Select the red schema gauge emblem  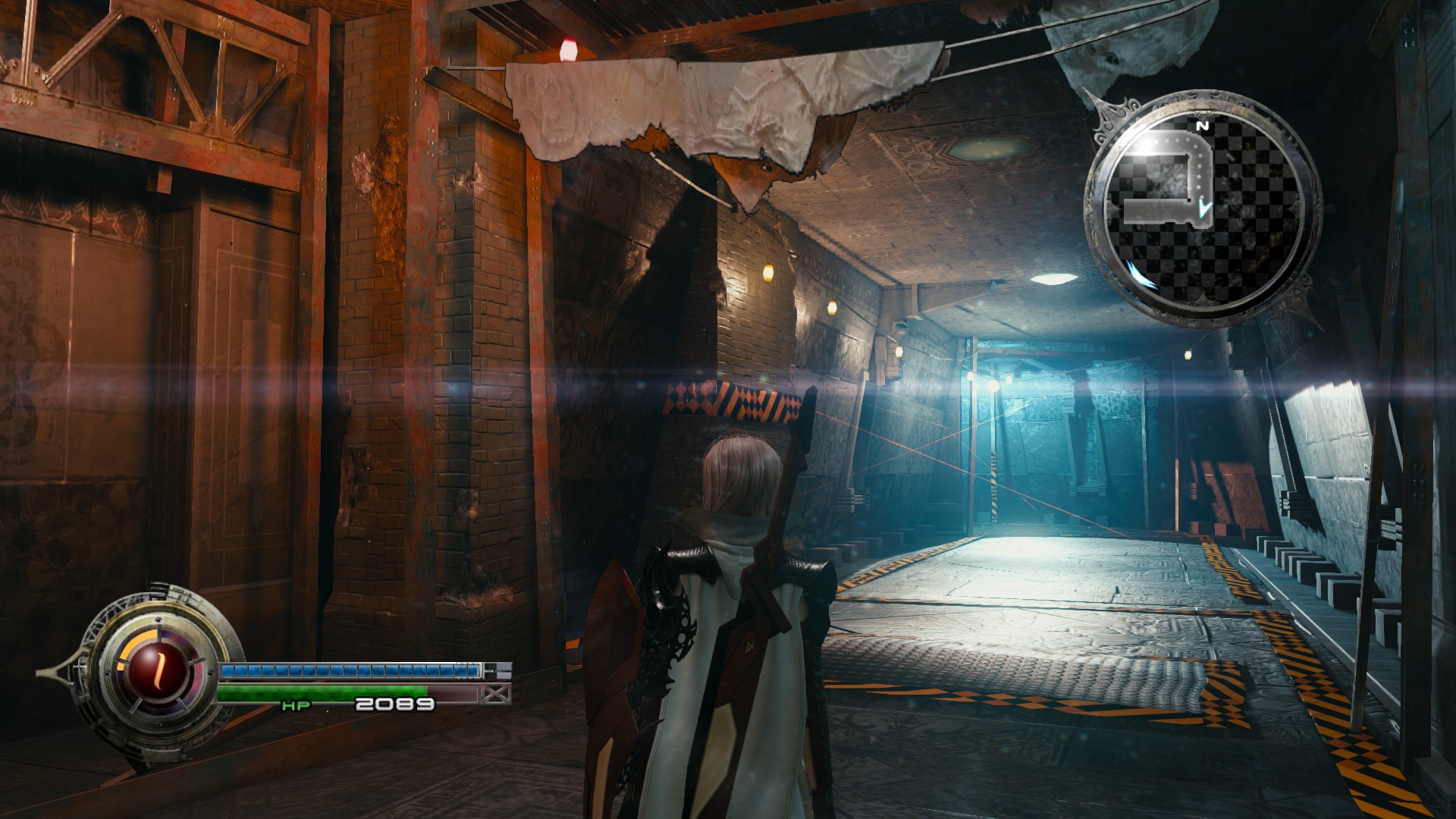tap(158, 668)
